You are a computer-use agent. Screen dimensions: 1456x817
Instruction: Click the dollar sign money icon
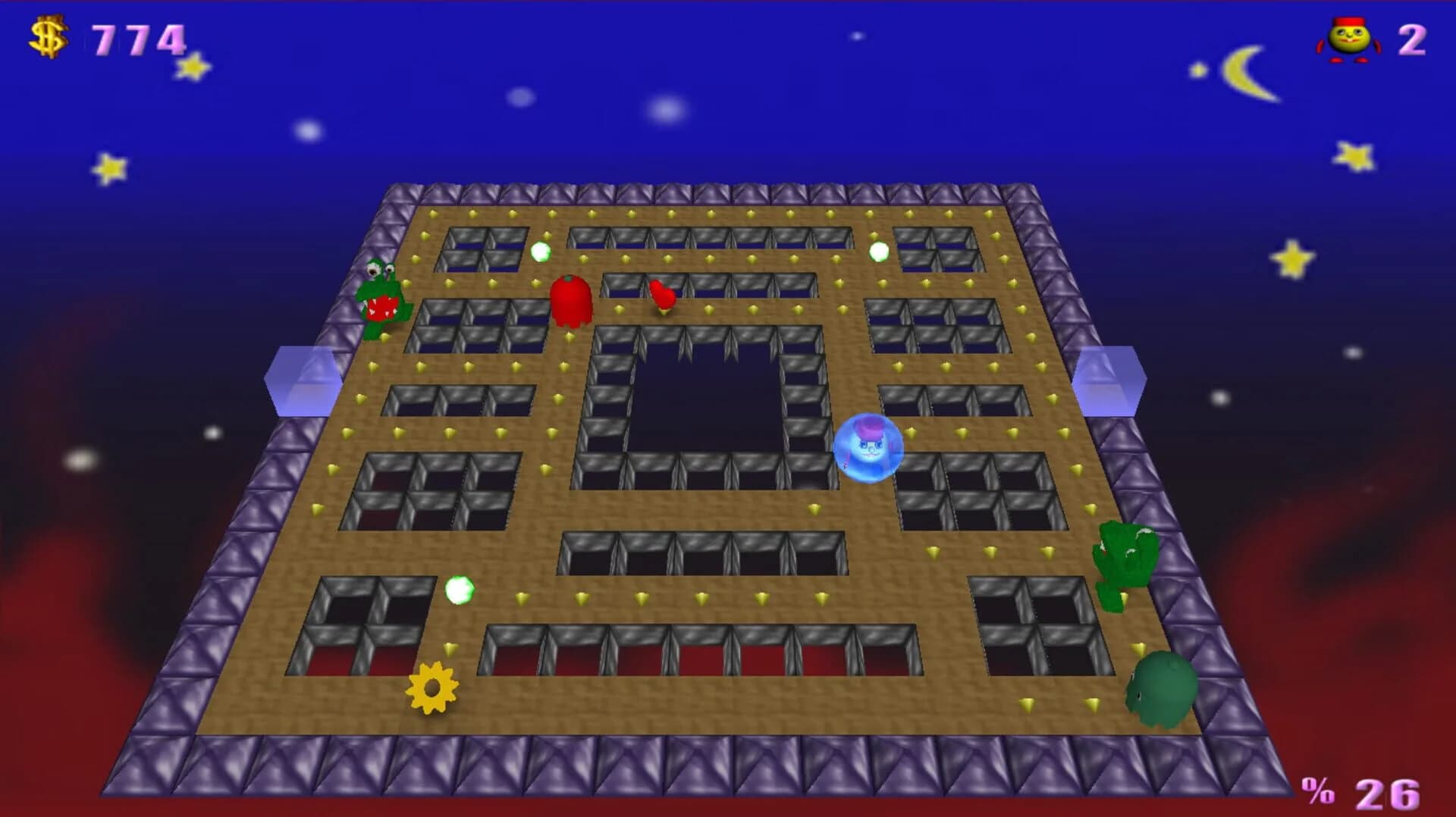coord(47,33)
